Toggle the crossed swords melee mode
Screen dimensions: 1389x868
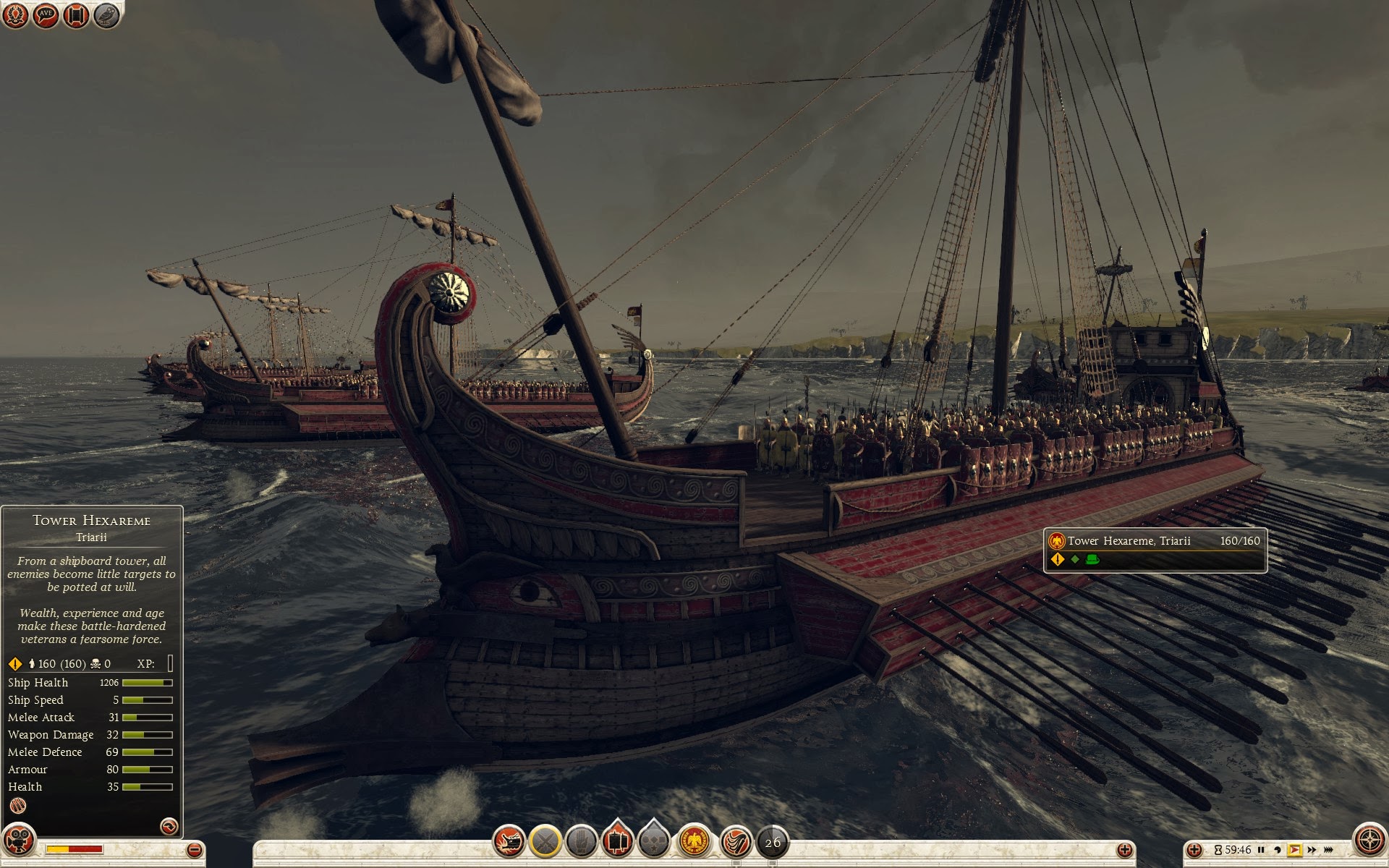[x=545, y=841]
